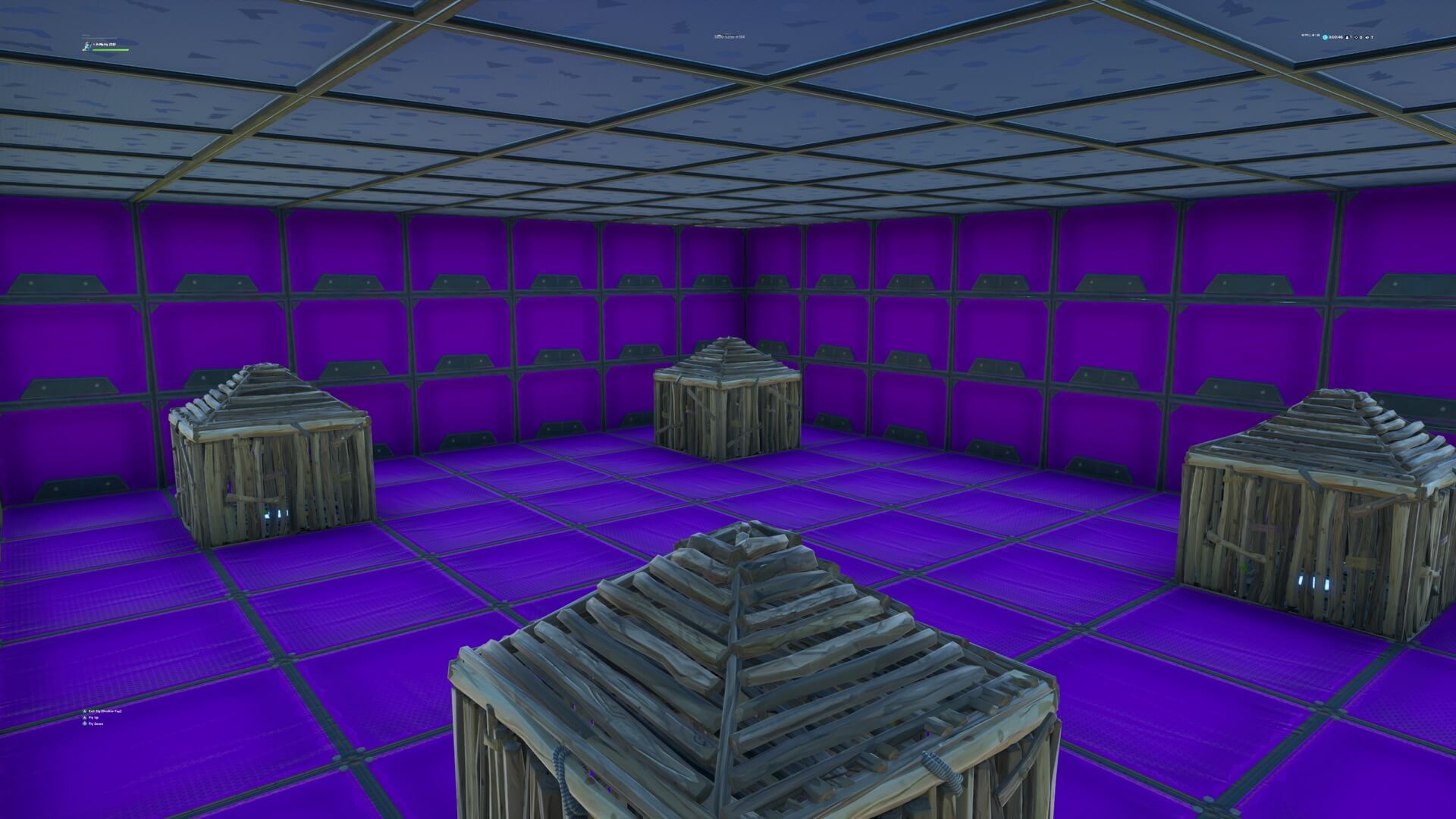Select the blue clock timer icon
This screenshot has width=1456, height=819.
pyautogui.click(x=1326, y=37)
